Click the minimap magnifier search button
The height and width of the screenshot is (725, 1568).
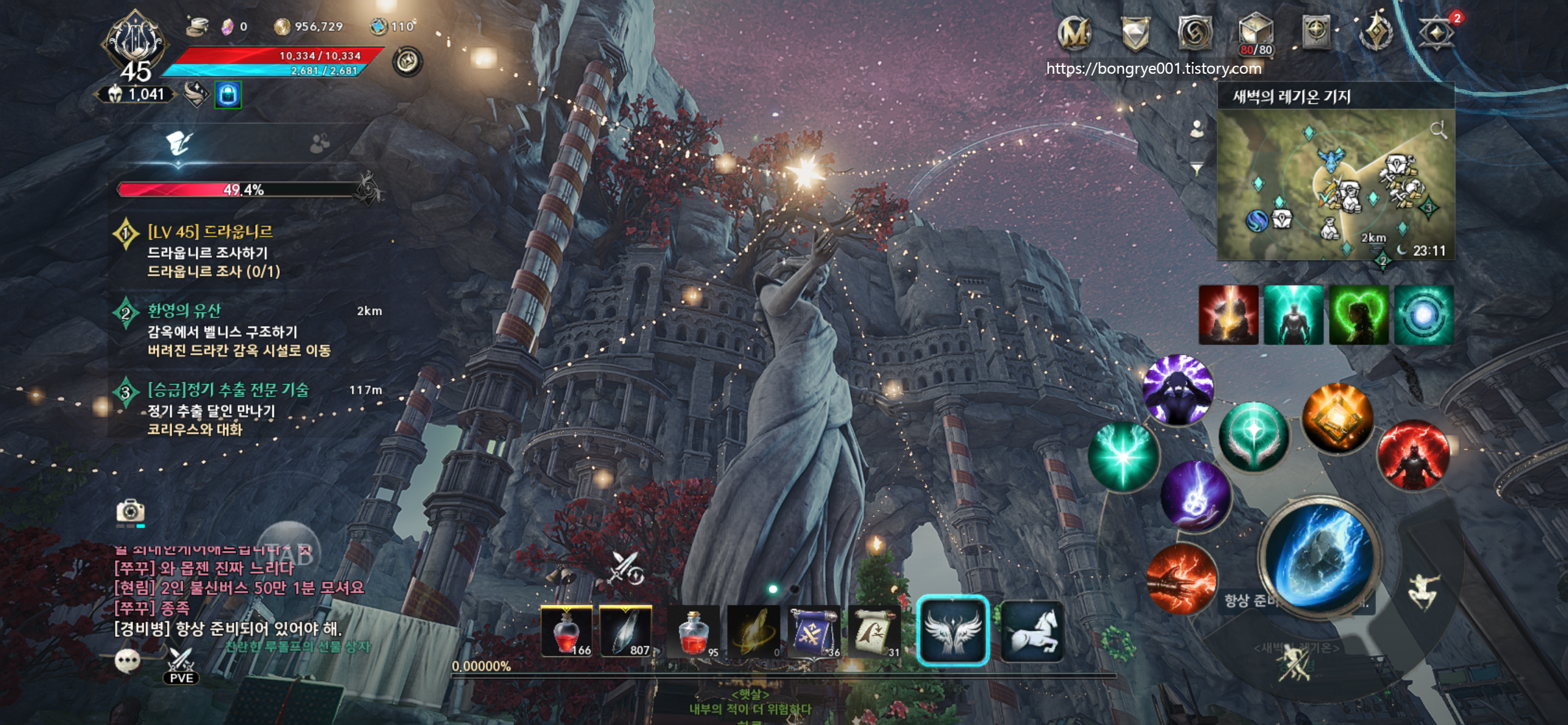pos(1438,130)
